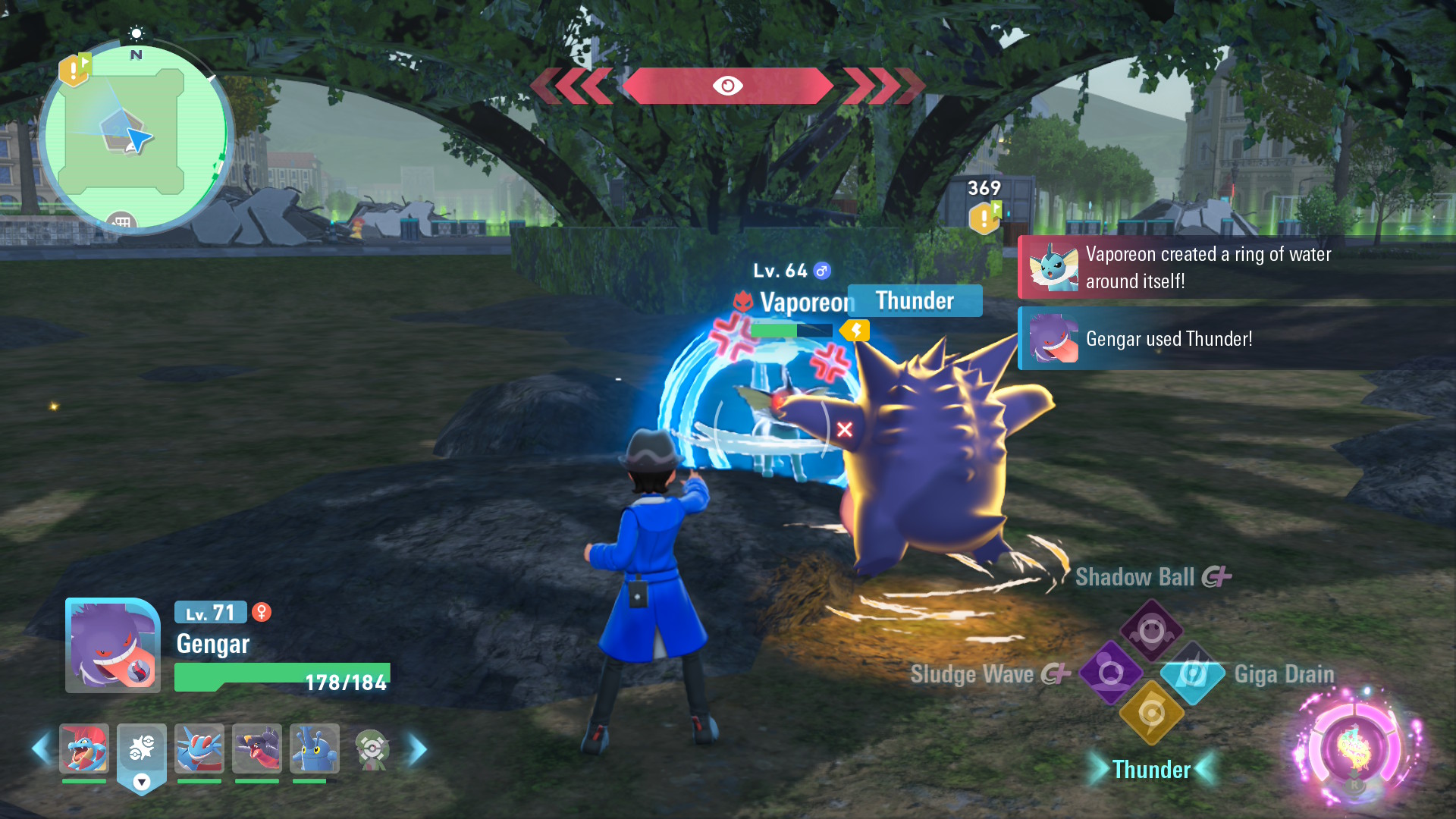1456x819 pixels.
Task: Select the yellow Thunder move diamond
Action: pyautogui.click(x=1151, y=713)
